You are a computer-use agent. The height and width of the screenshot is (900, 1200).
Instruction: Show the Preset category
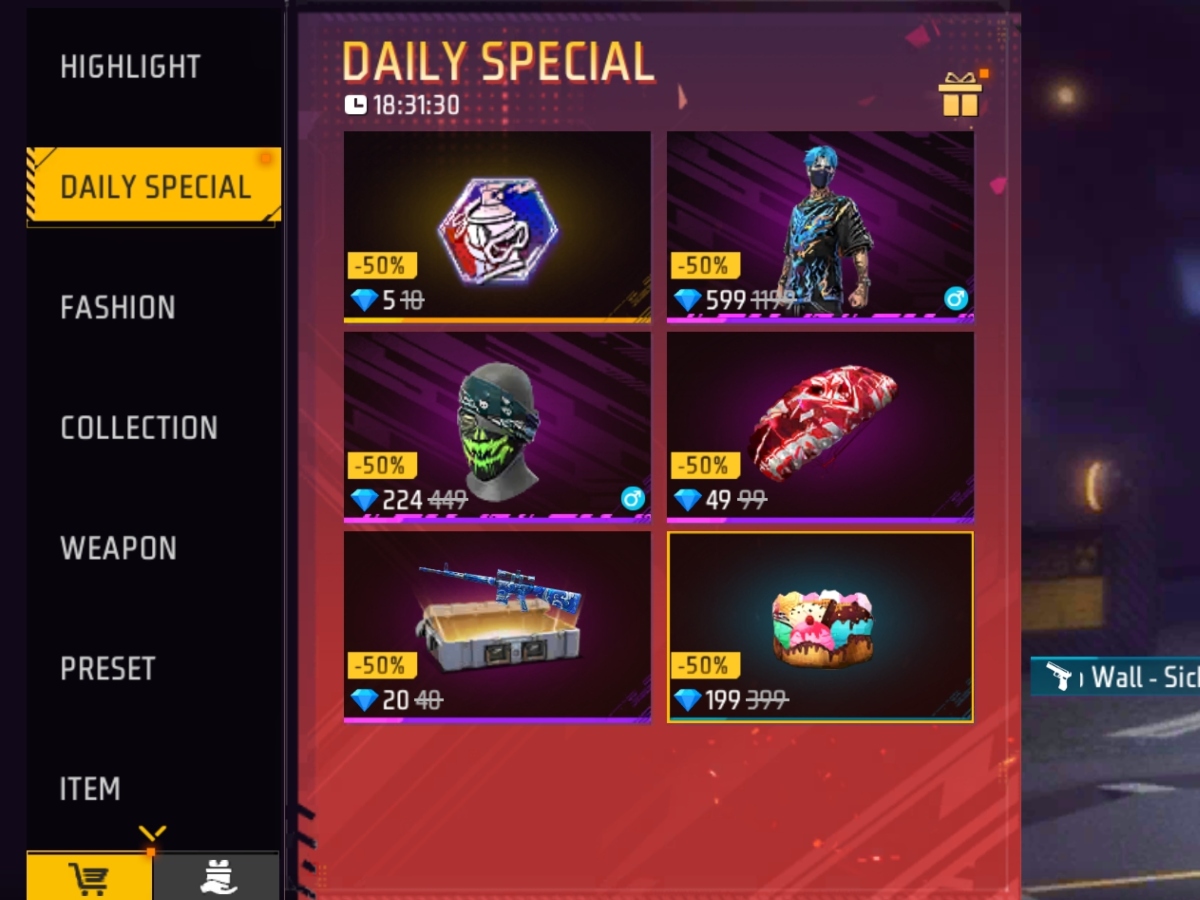108,668
